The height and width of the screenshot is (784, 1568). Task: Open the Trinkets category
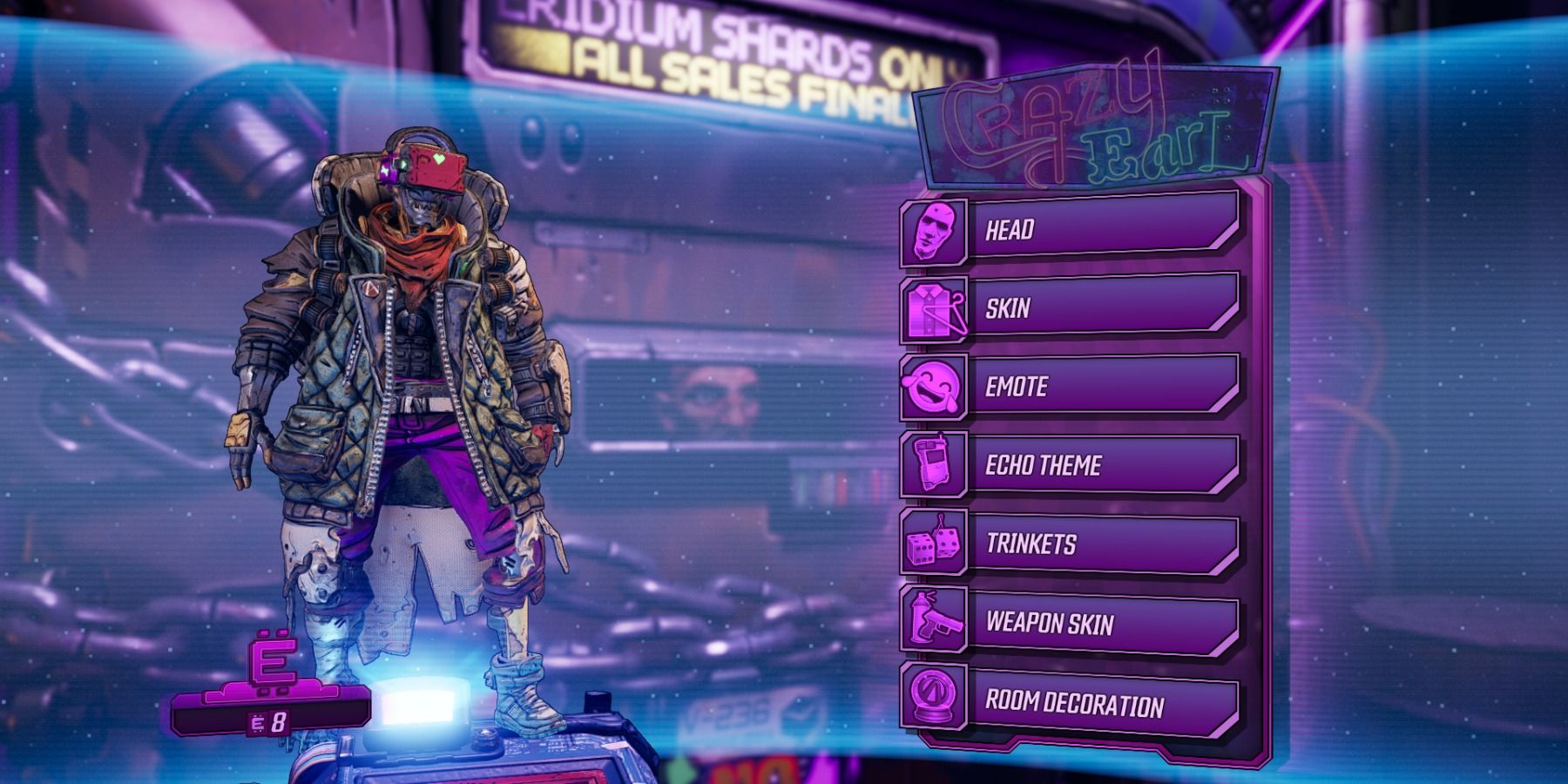[x=1071, y=544]
